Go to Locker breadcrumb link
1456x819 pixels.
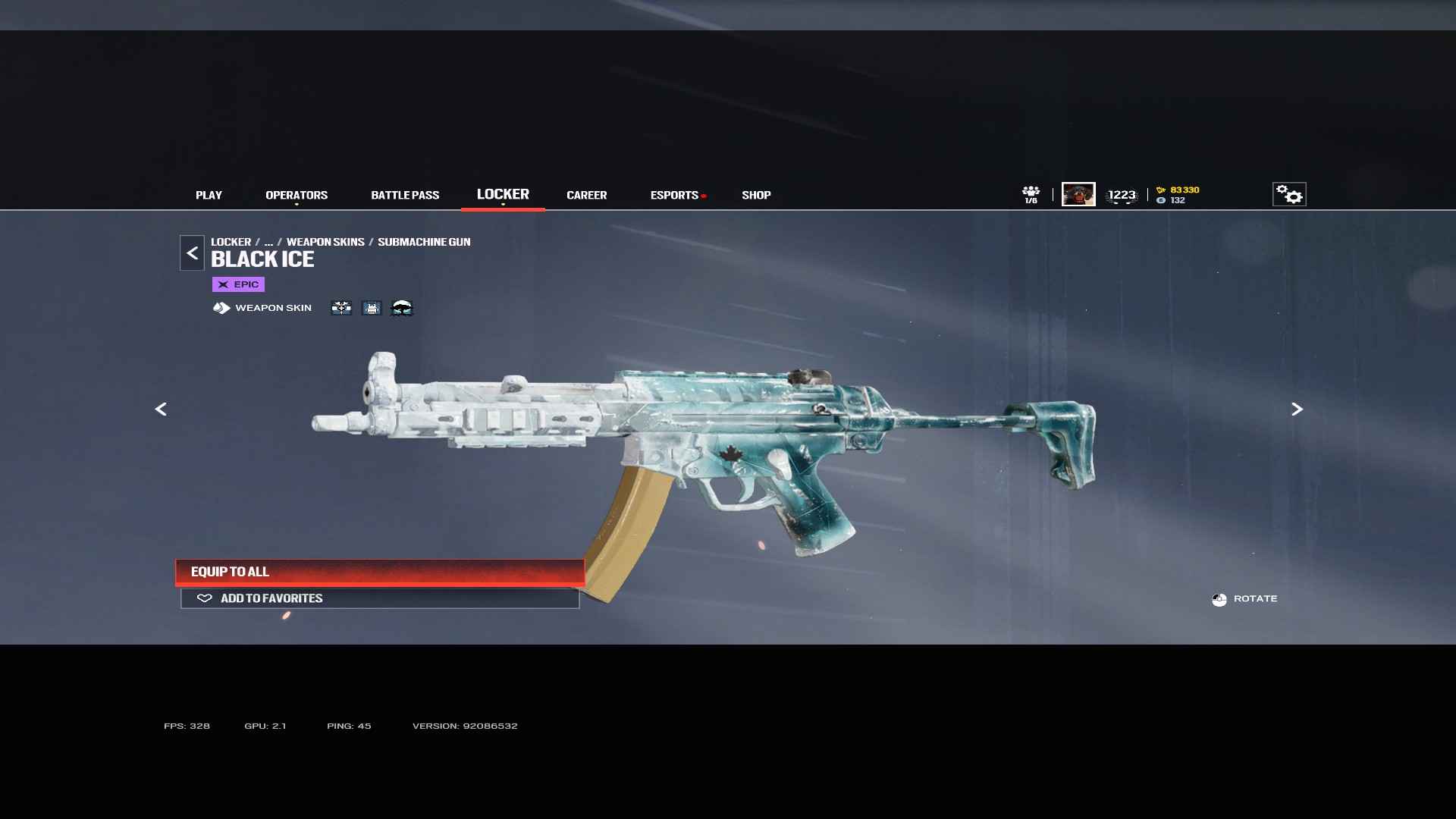[231, 242]
